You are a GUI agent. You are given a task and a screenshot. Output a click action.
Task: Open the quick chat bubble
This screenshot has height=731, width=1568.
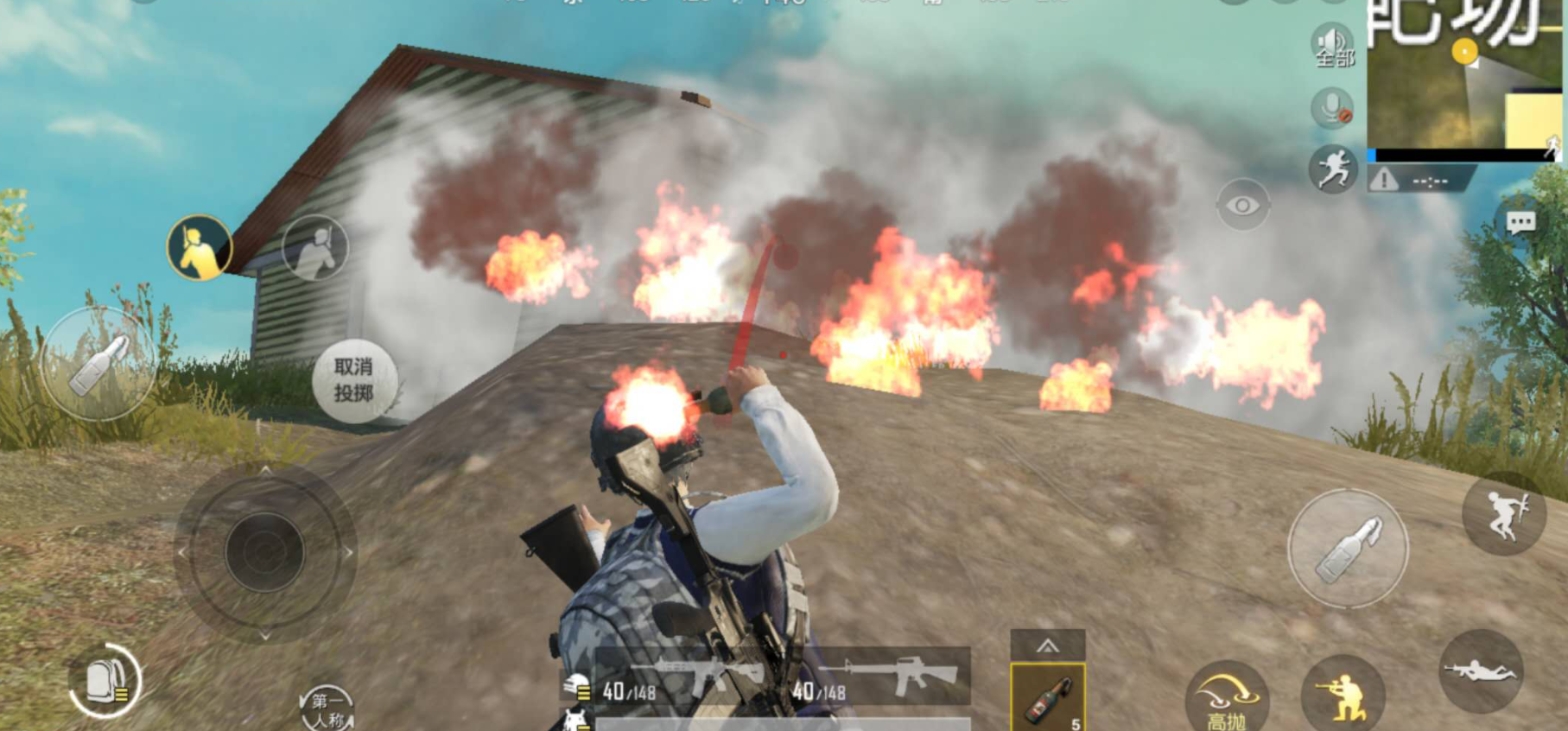click(1520, 224)
